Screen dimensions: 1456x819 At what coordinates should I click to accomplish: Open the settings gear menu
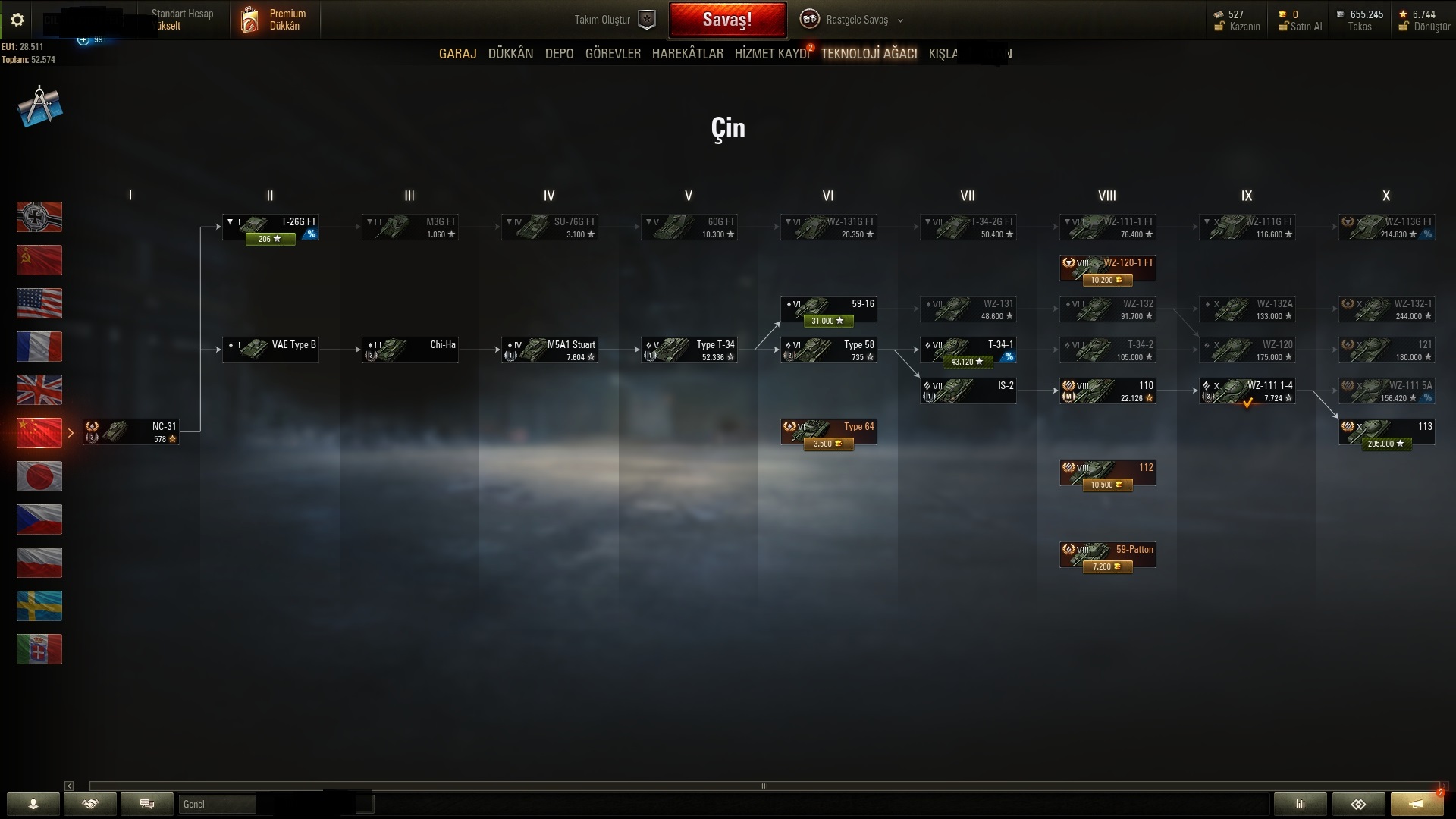[17, 20]
